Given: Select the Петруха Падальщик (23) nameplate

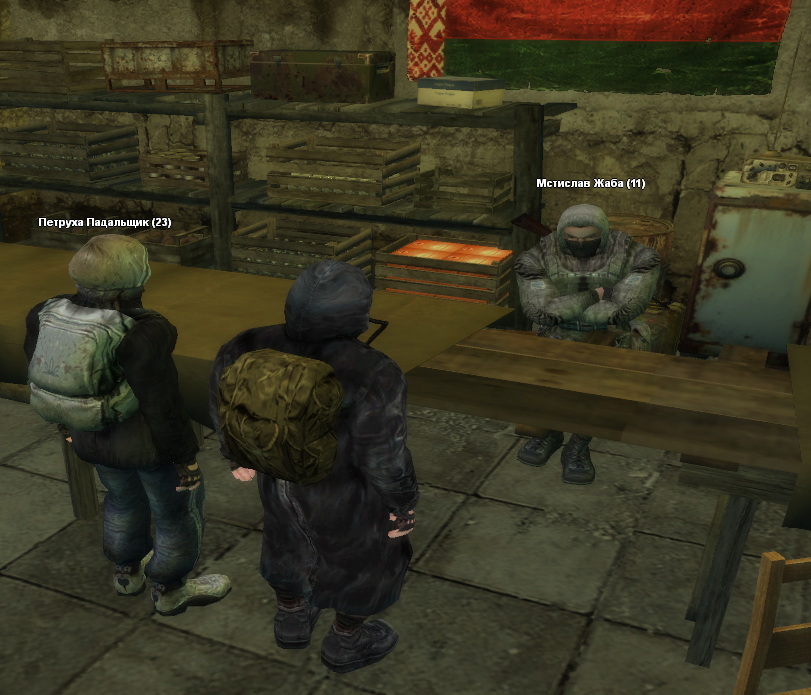Looking at the screenshot, I should 105,222.
